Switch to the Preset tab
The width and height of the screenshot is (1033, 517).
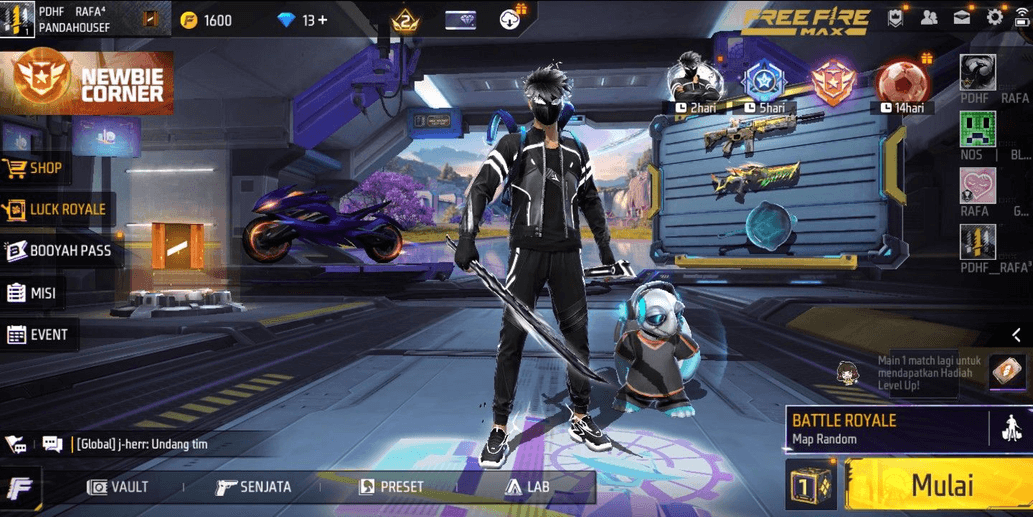click(391, 487)
